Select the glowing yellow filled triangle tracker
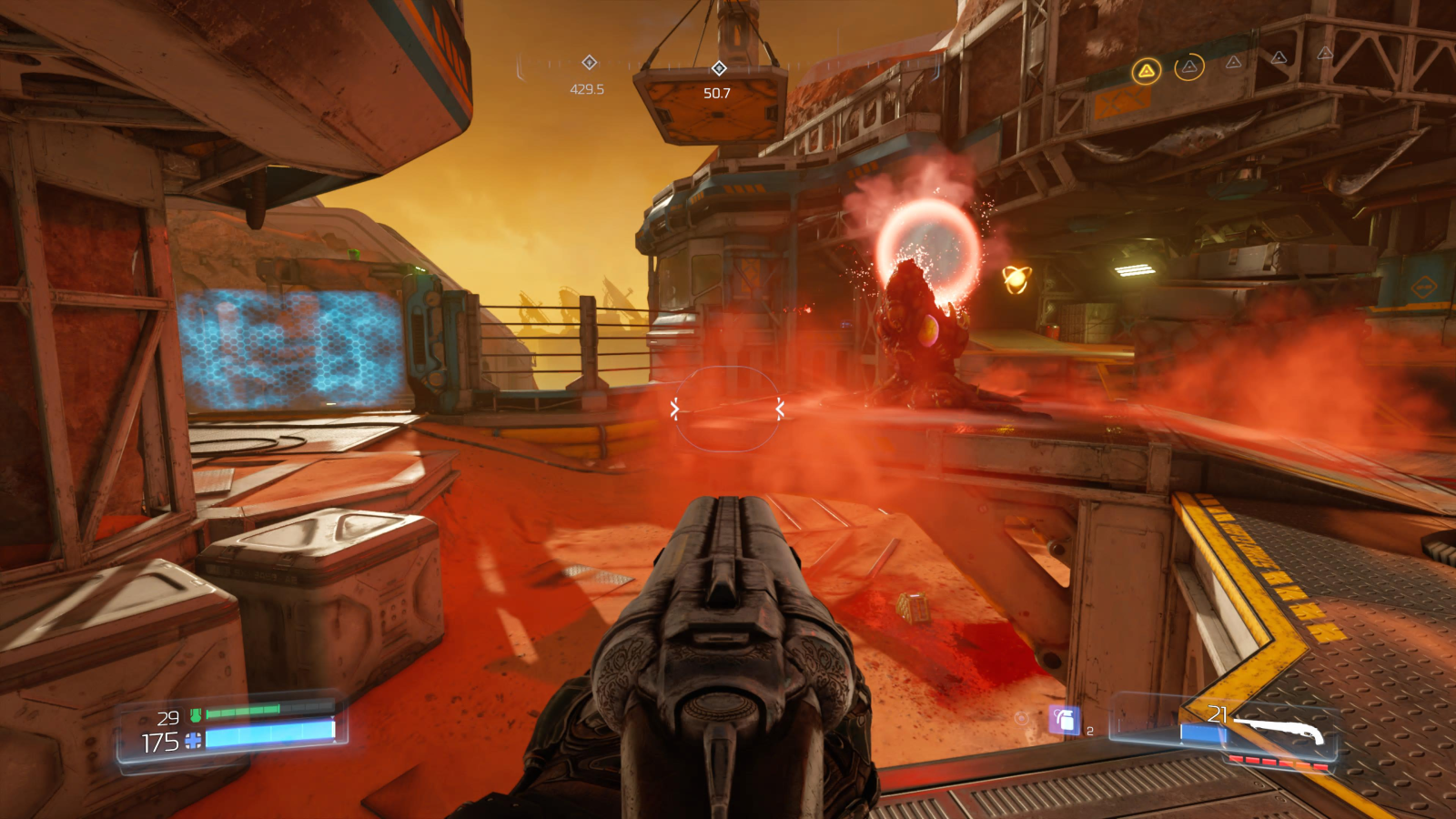The height and width of the screenshot is (819, 1456). click(1147, 70)
